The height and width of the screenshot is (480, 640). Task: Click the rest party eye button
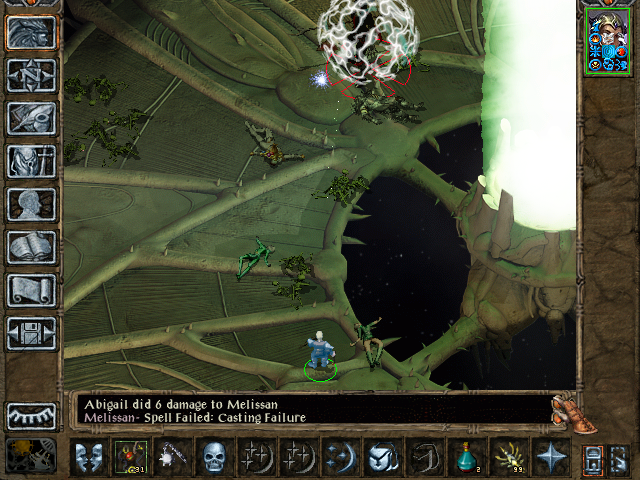(x=31, y=416)
